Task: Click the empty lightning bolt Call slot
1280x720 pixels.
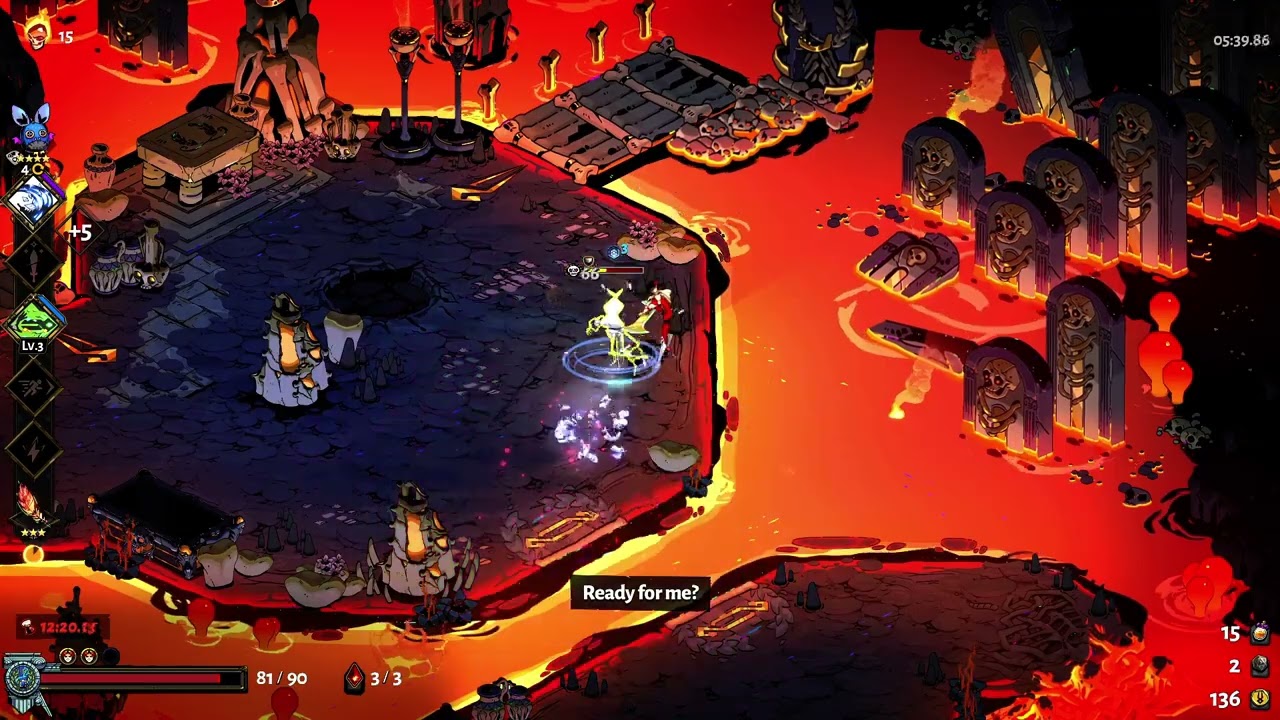Action: [x=33, y=449]
